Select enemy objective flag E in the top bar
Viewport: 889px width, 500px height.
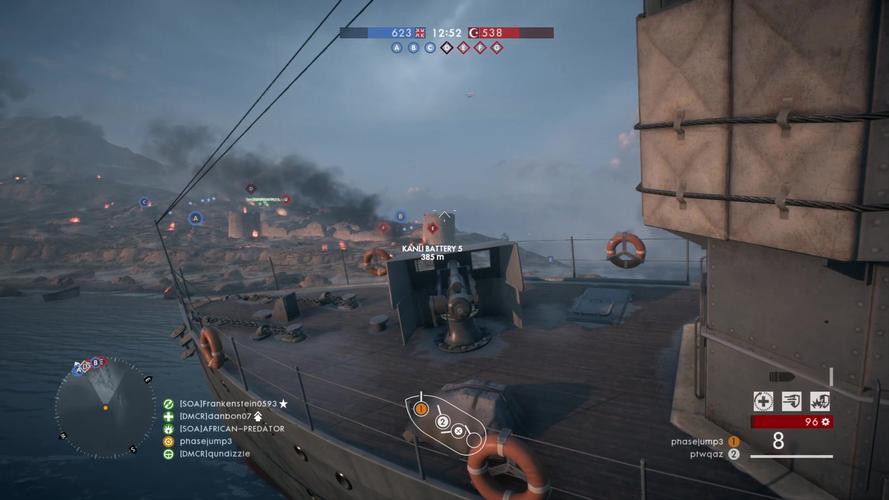464,48
